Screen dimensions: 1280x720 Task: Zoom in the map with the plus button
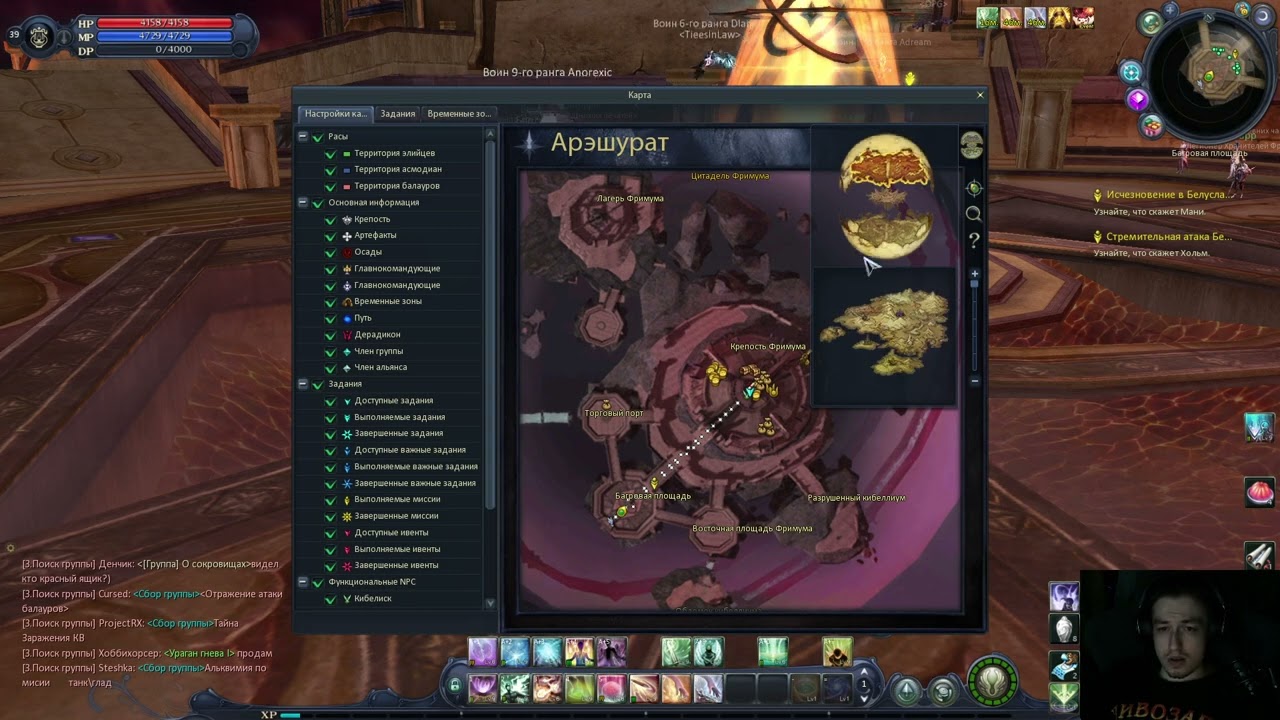tap(975, 273)
